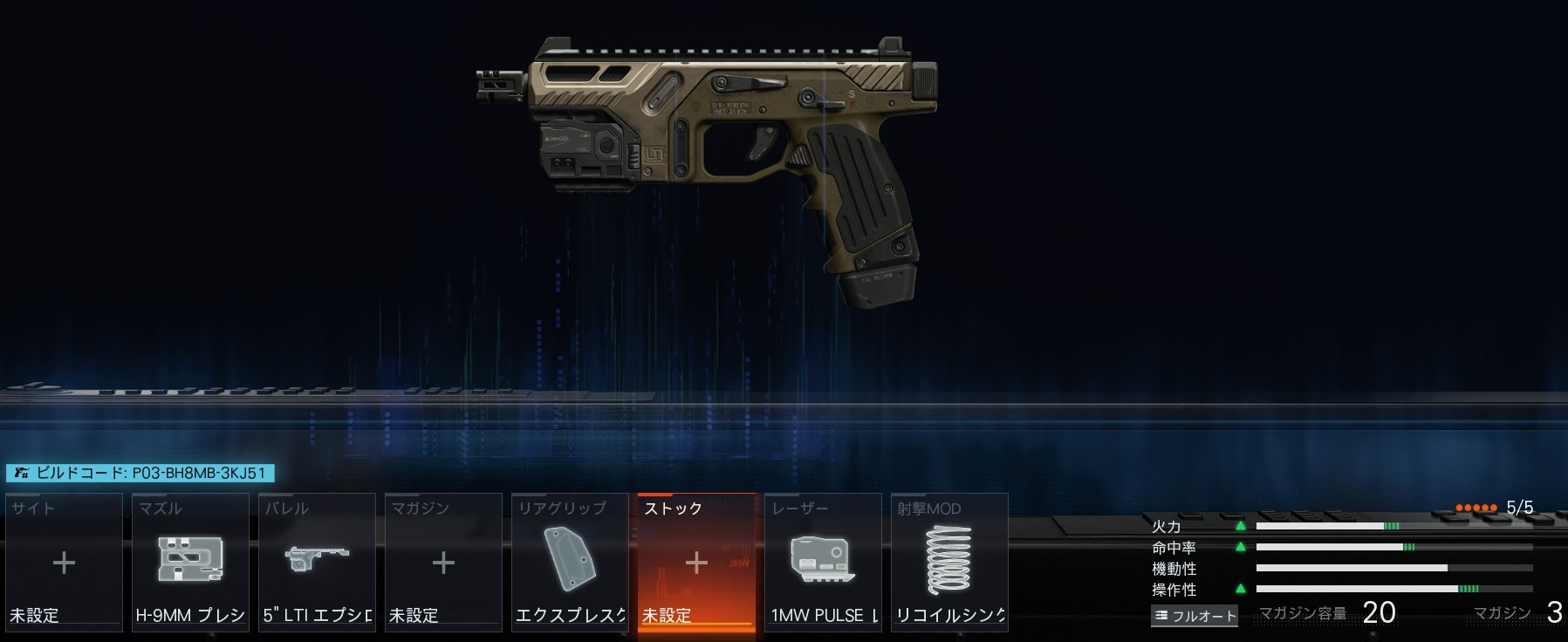Choose the バレル 5" LTI barrel slot
Image resolution: width=1568 pixels, height=642 pixels.
click(x=317, y=562)
